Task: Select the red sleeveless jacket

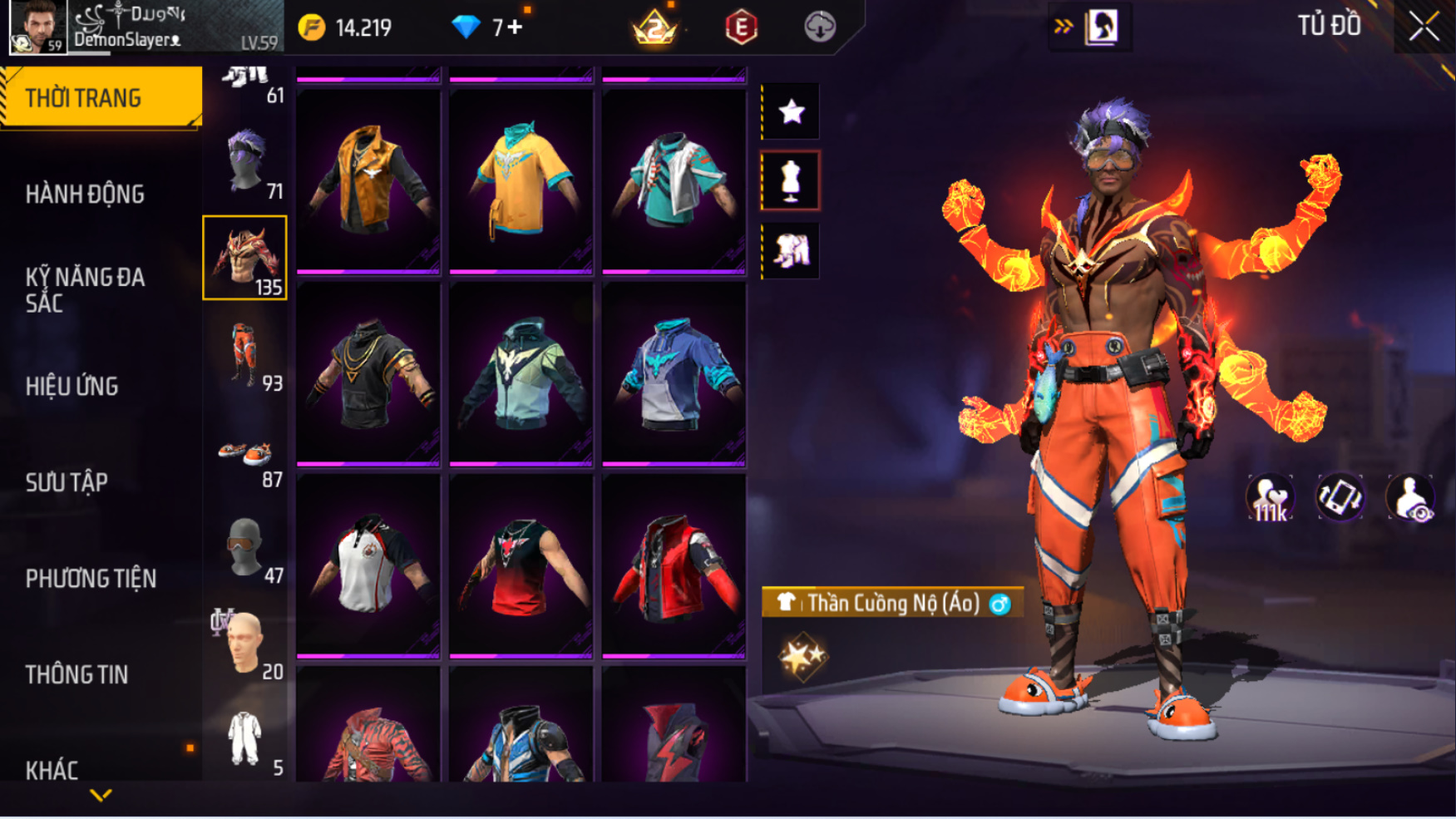Action: point(674,564)
